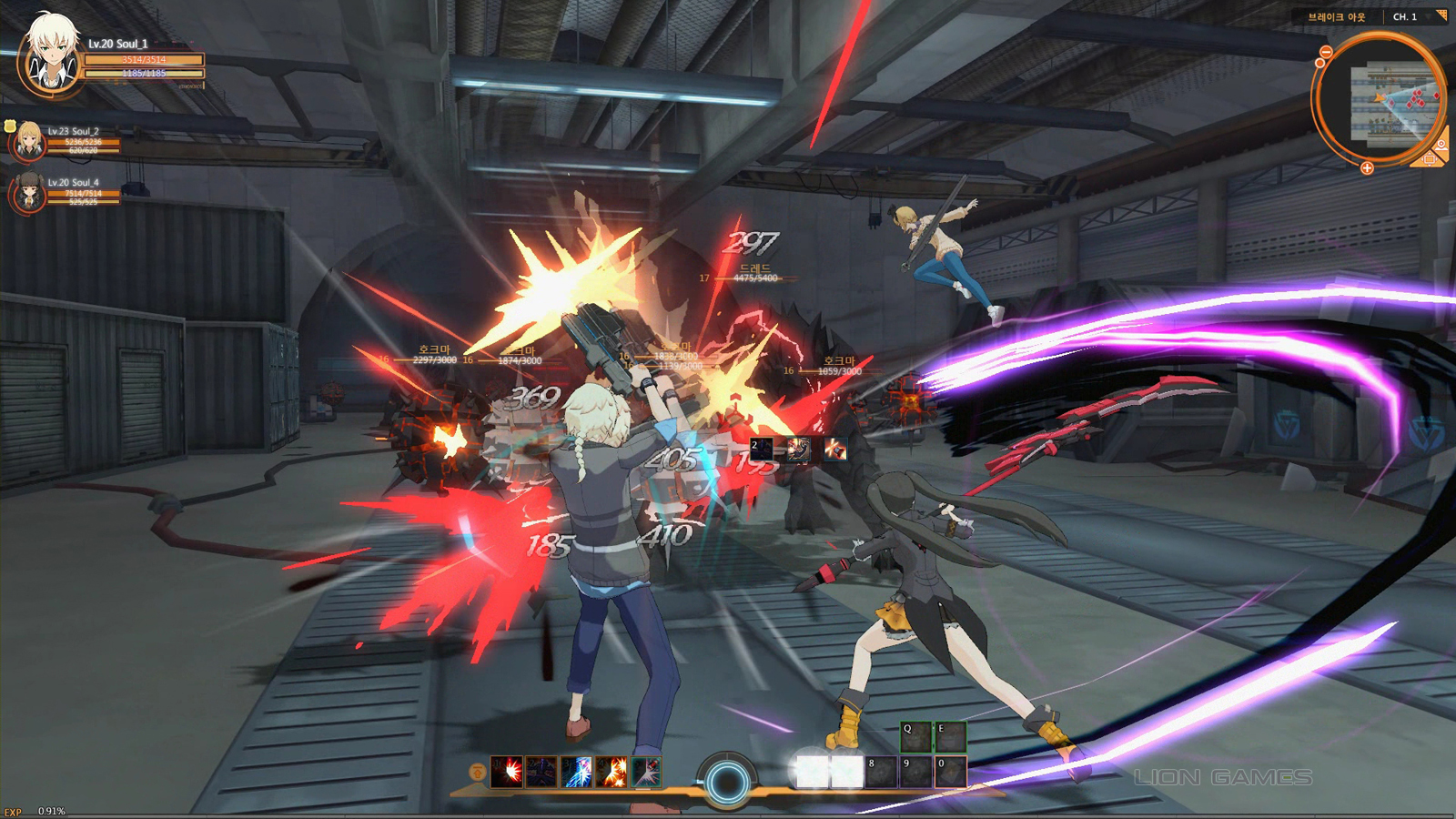This screenshot has width=1456, height=819.
Task: Select party member Soul_4 portrait
Action: click(x=28, y=192)
